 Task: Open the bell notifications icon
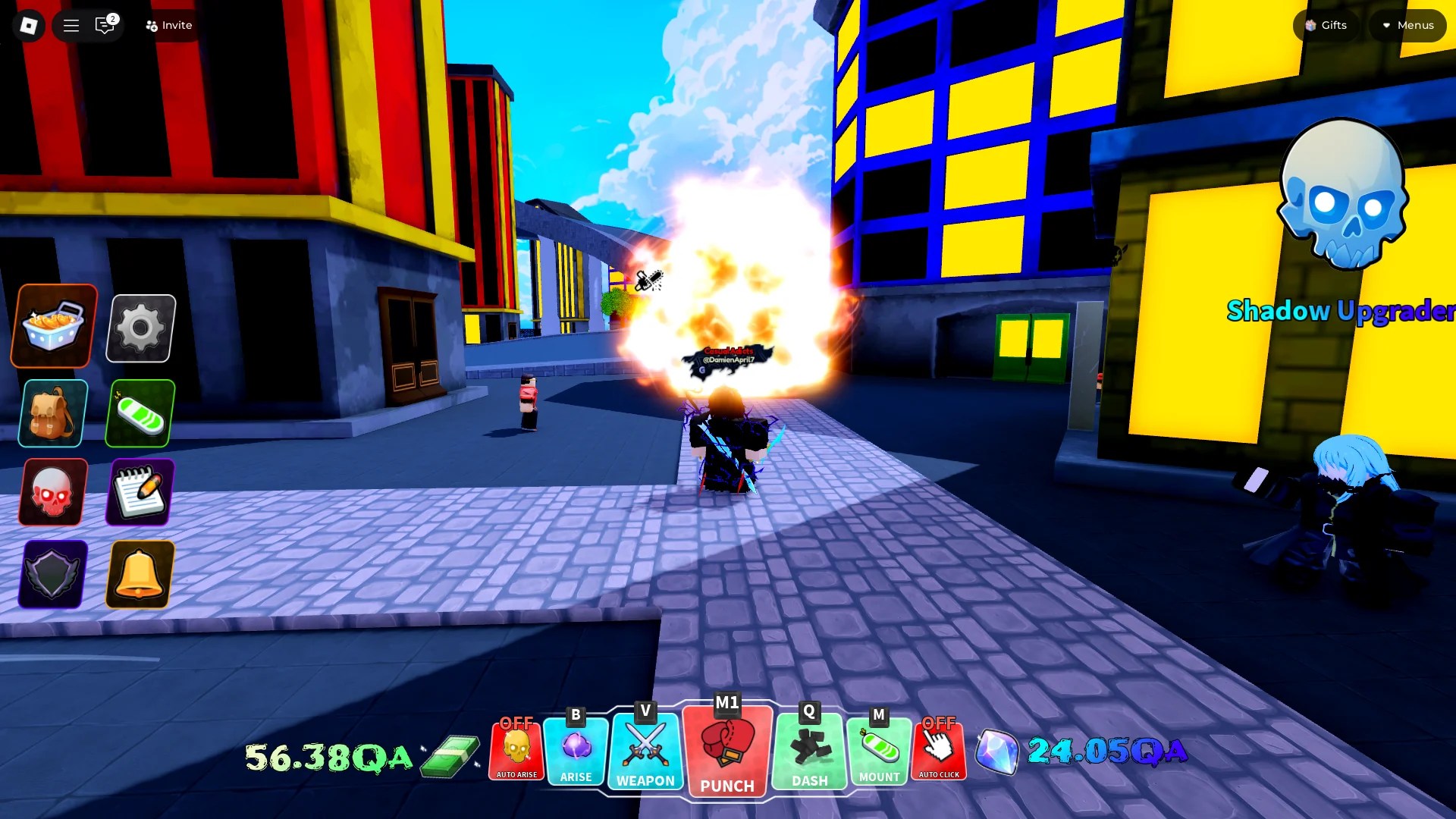click(x=139, y=575)
